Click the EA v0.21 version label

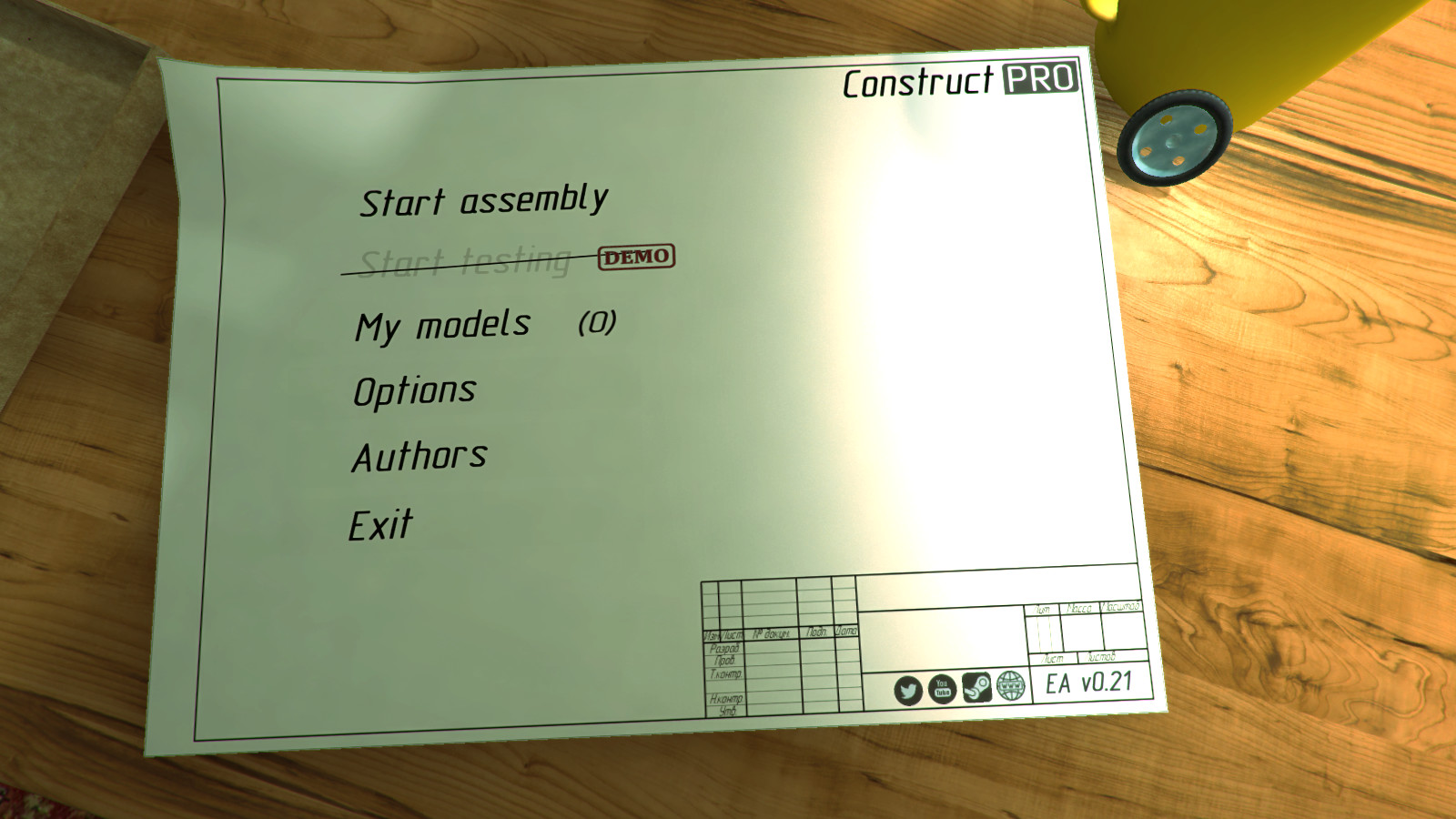point(1087,682)
